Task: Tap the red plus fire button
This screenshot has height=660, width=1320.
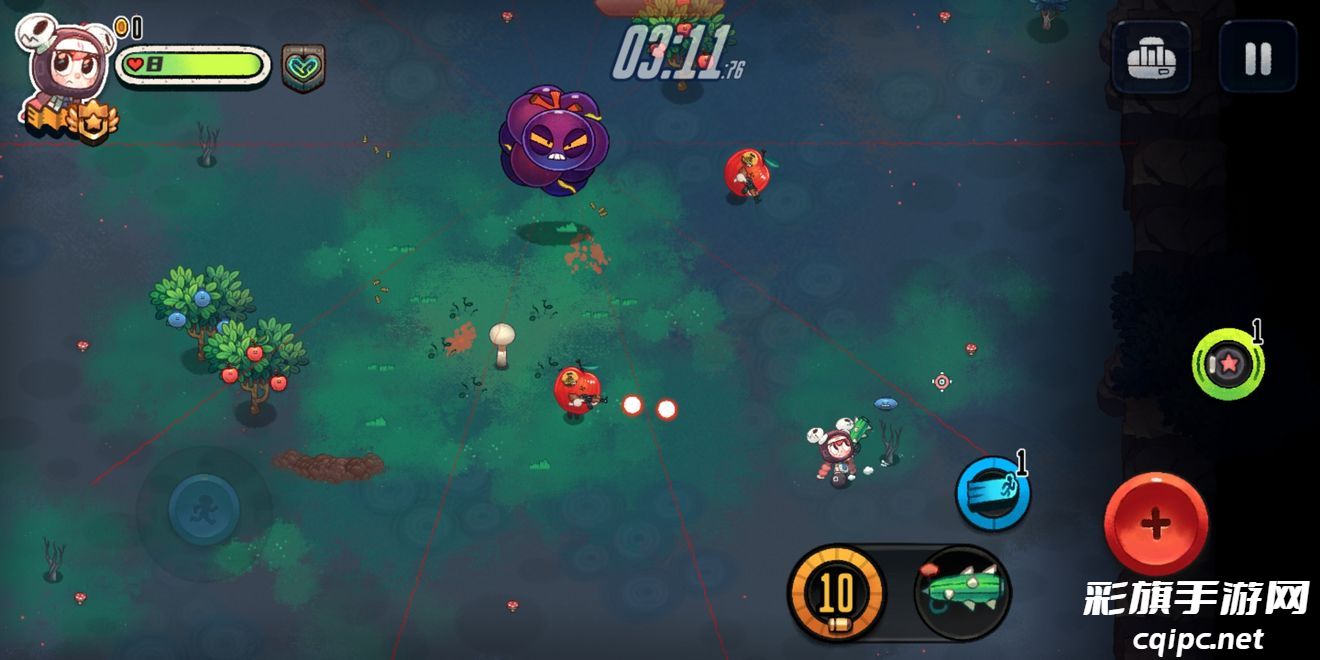Action: [x=1155, y=523]
